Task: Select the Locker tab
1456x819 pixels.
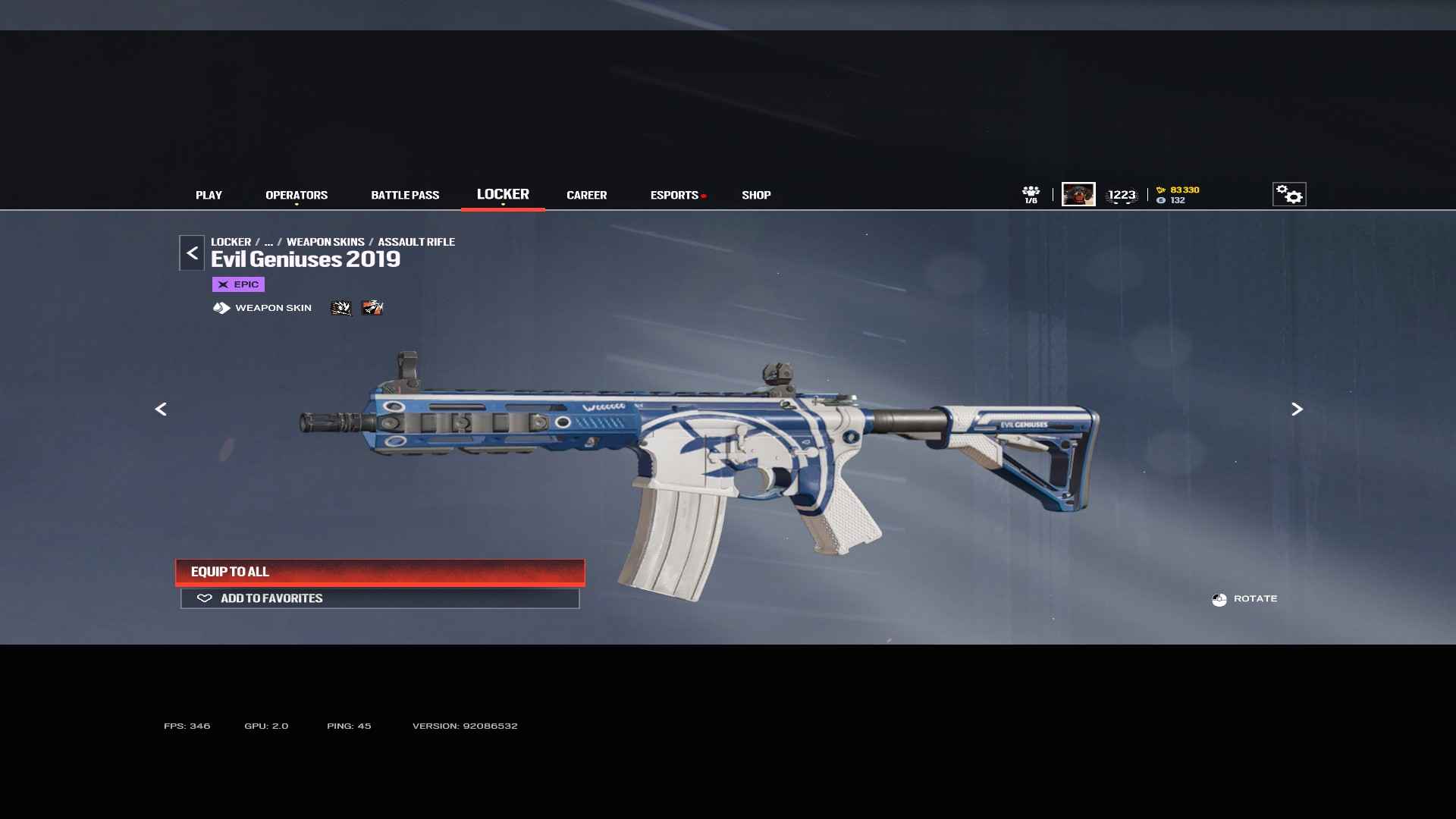Action: pos(503,194)
